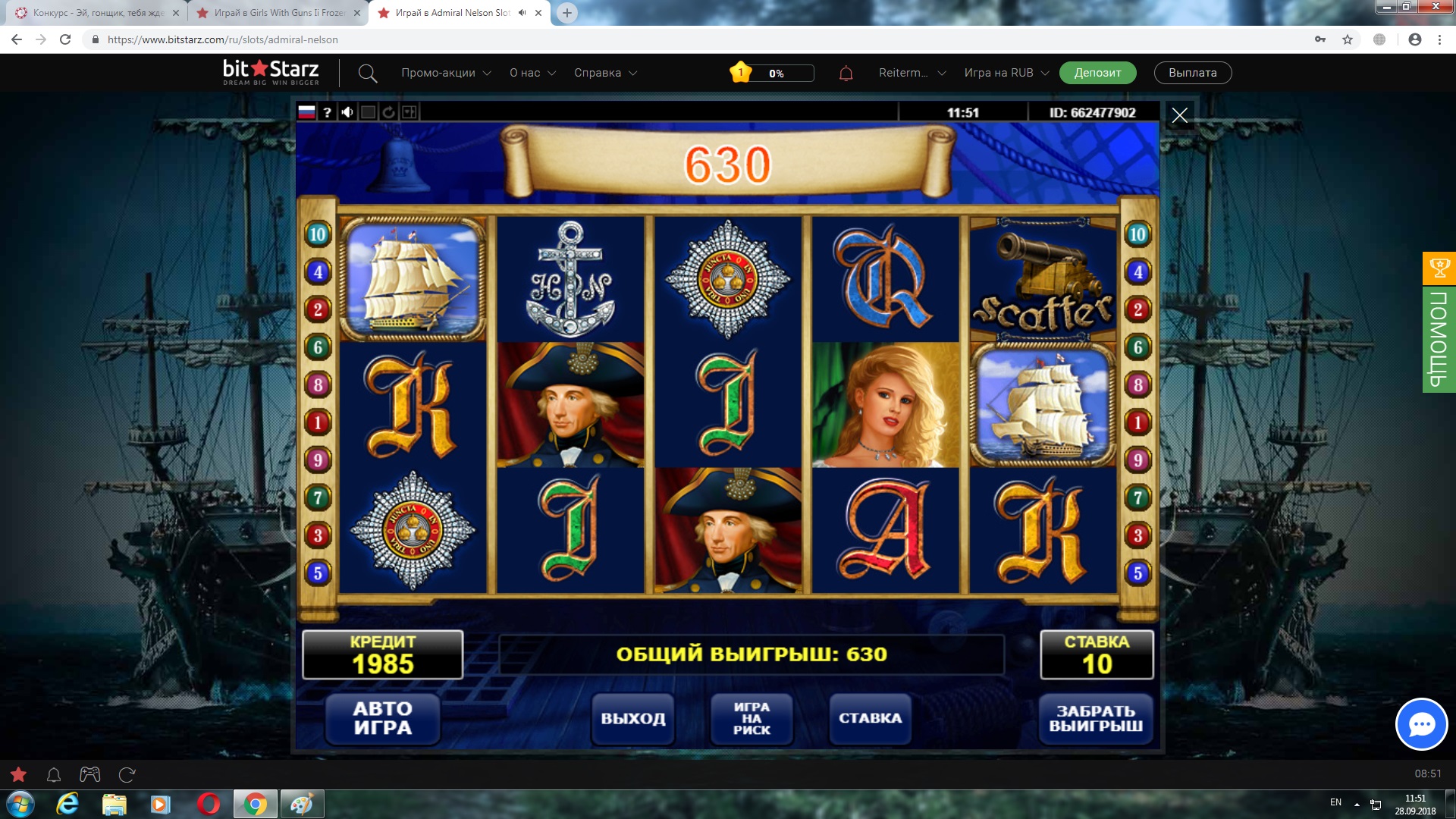Change bet using the СТАВКА button
Viewport: 1456px width, 819px height.
pos(870,718)
